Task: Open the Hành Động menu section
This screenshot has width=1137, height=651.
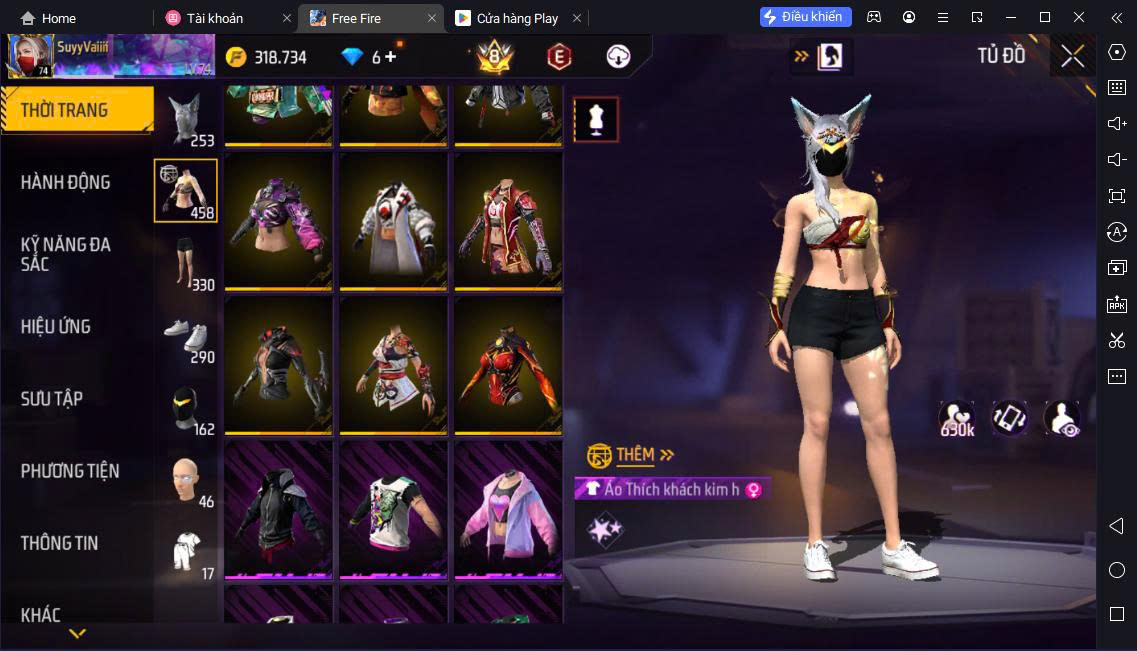Action: (x=66, y=182)
